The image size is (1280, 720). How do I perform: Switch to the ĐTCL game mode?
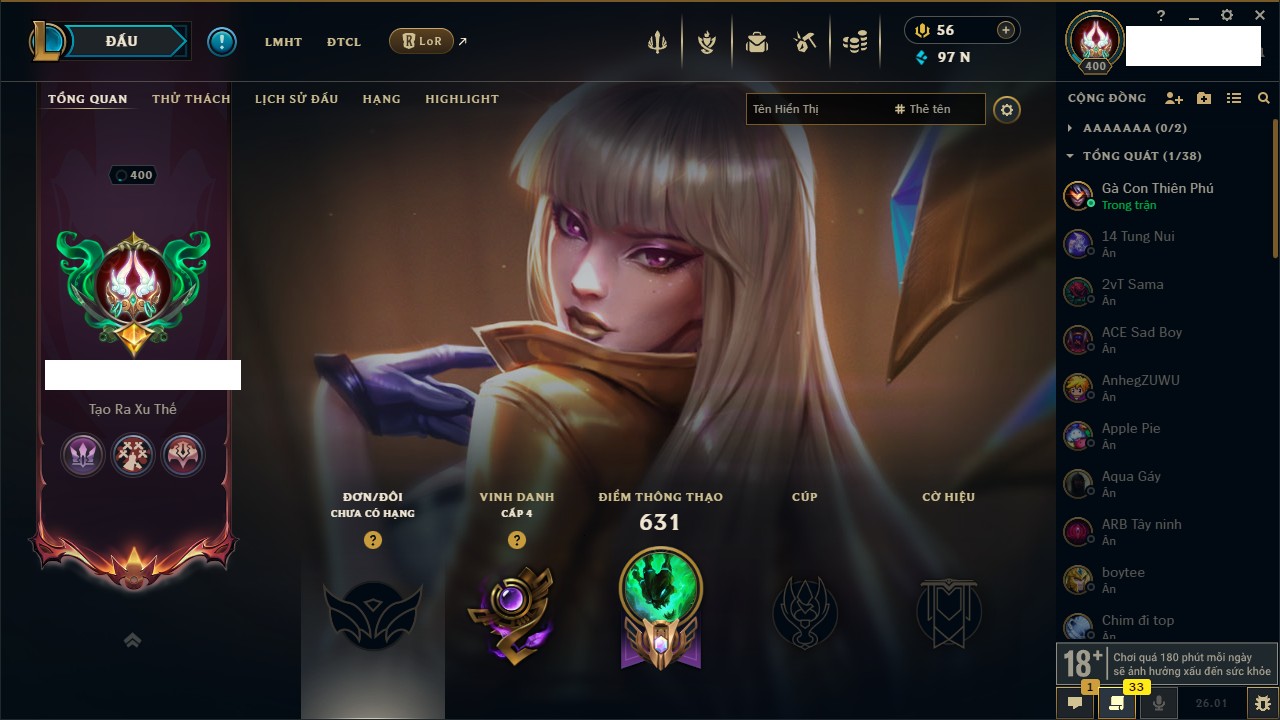pyautogui.click(x=344, y=42)
